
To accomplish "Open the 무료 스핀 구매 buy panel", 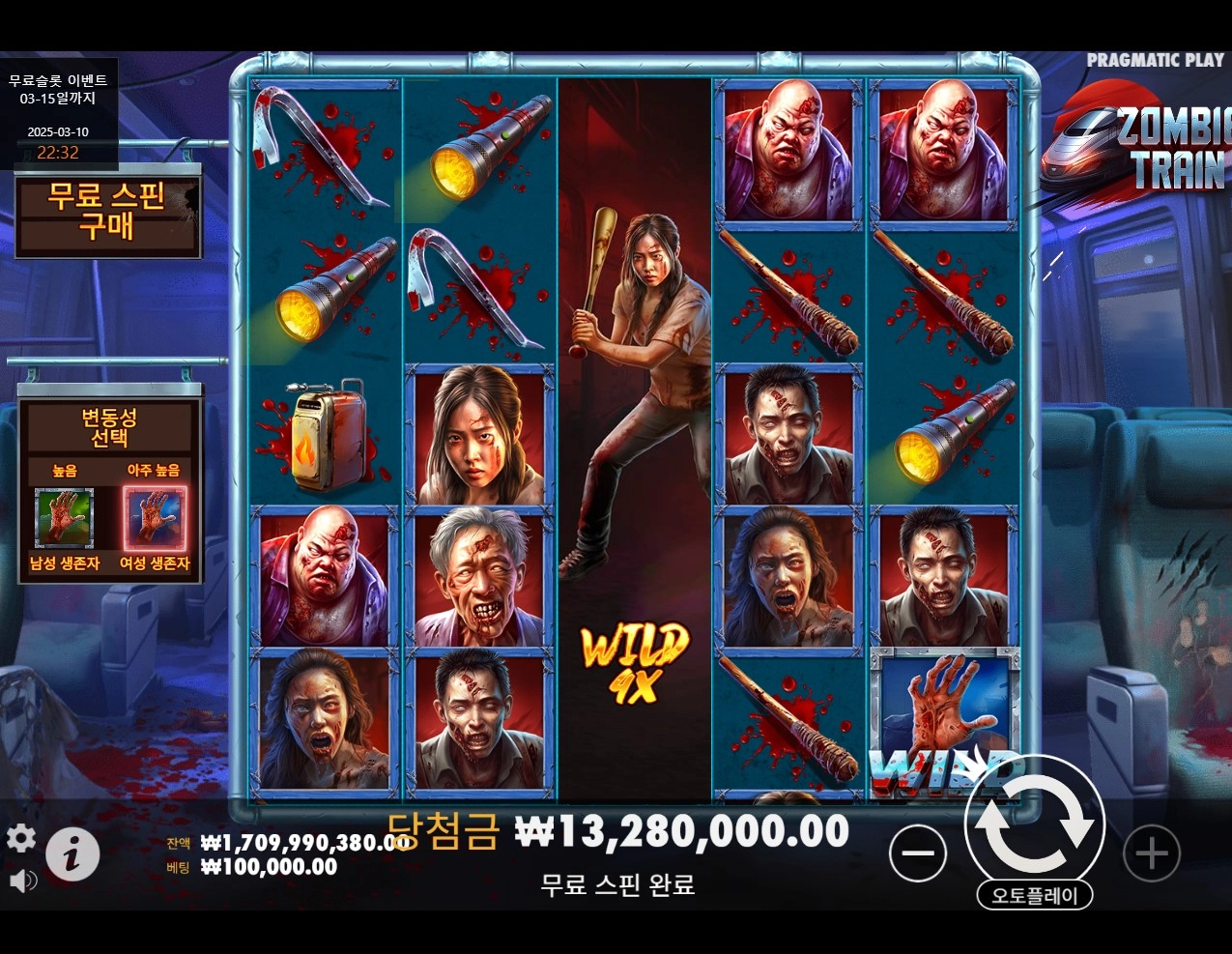I will point(108,212).
